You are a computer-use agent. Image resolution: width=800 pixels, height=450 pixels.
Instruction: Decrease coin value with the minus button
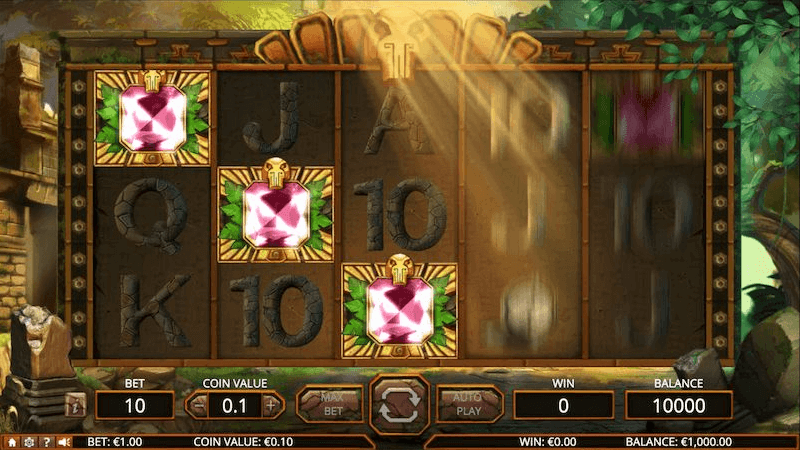198,406
